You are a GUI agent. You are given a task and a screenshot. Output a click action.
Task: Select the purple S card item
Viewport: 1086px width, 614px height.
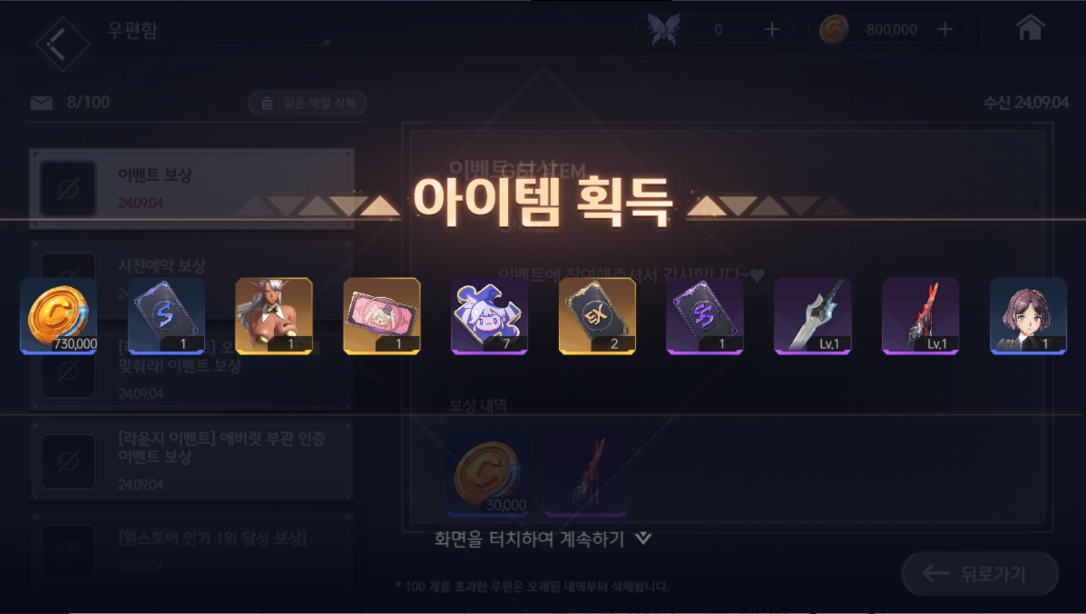[705, 316]
